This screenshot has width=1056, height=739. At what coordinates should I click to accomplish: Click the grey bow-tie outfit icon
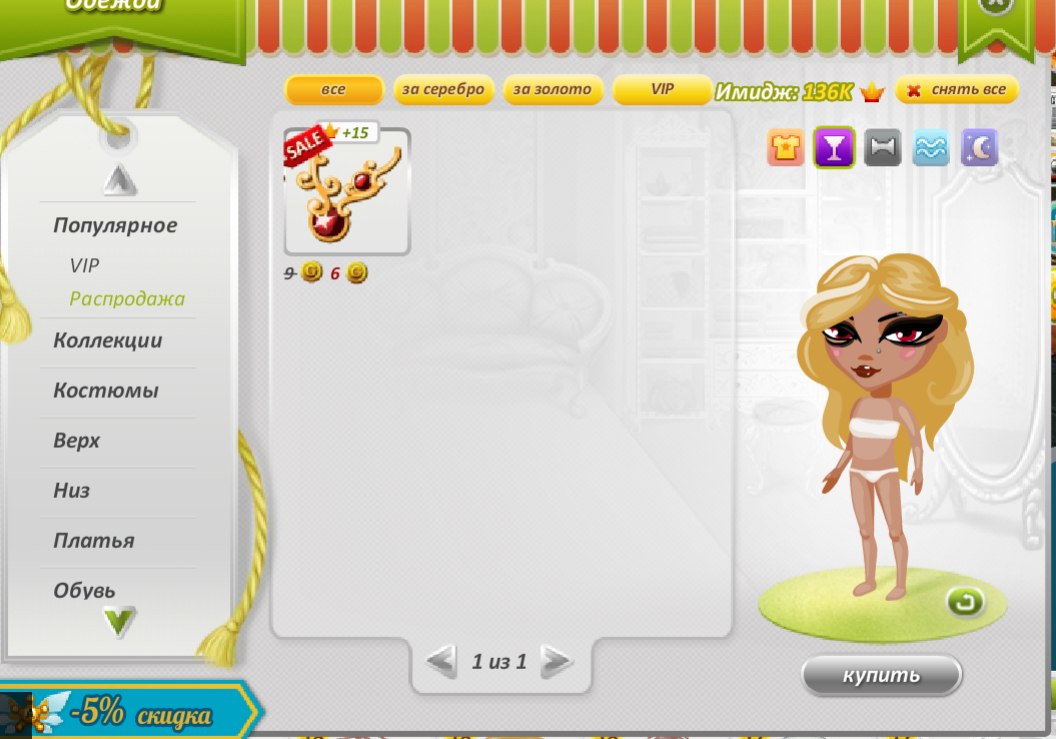pyautogui.click(x=882, y=149)
